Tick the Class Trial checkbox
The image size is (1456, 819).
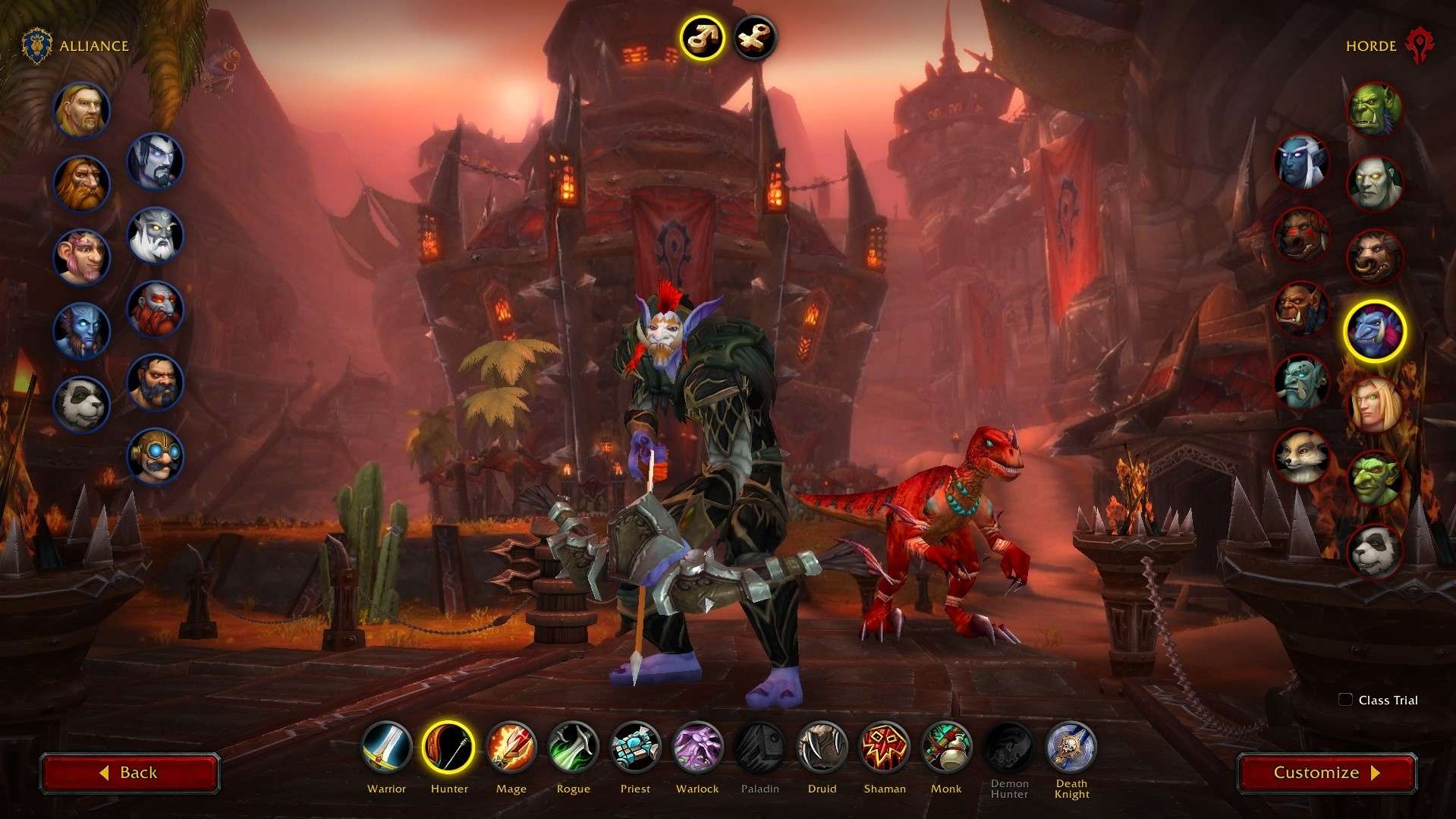[x=1345, y=700]
